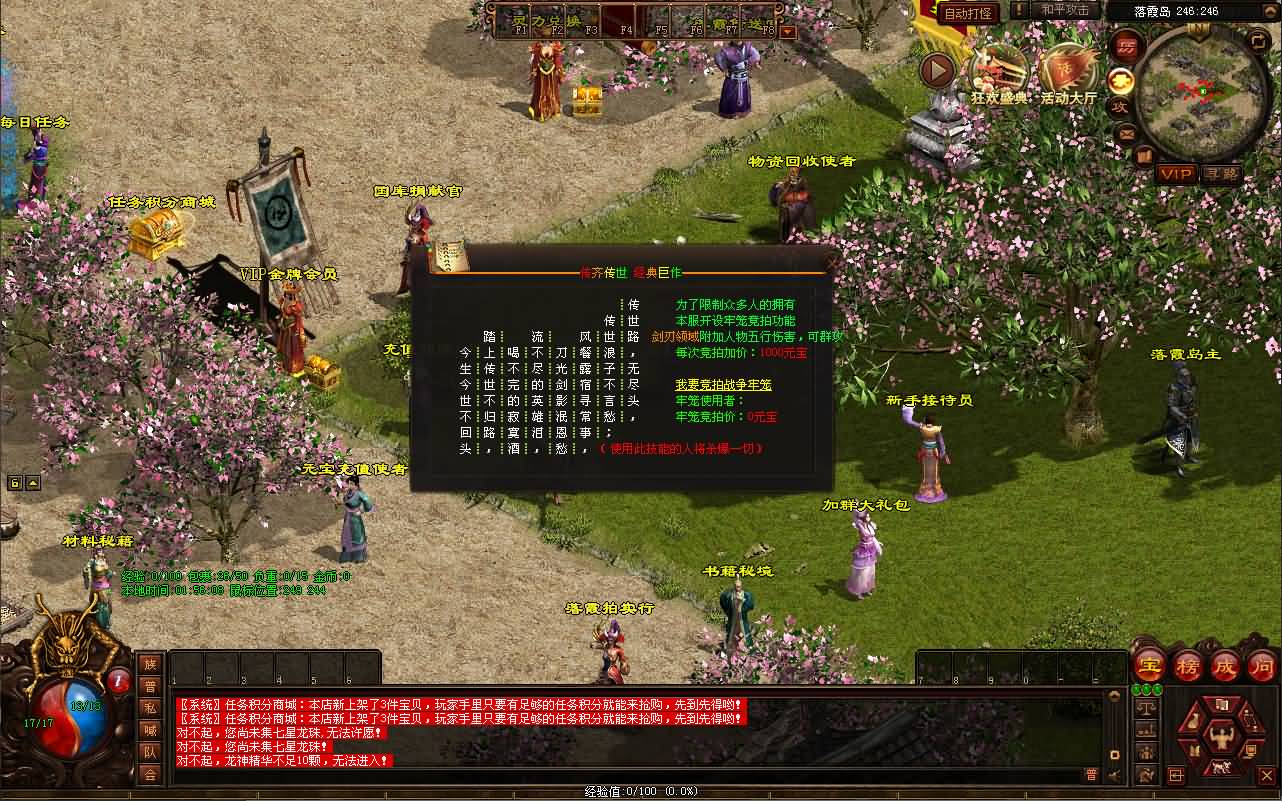Click the experience bar at the screen bottom
The image size is (1282, 801).
point(640,791)
